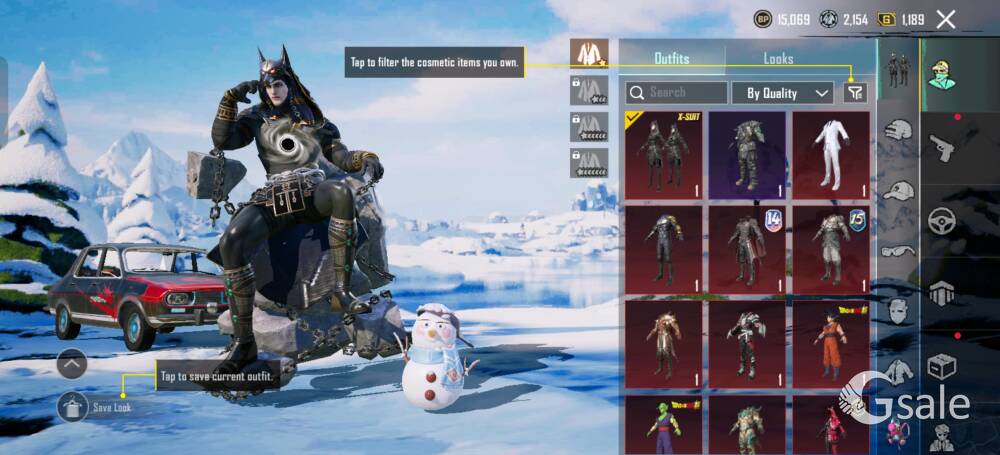Image resolution: width=1000 pixels, height=455 pixels.
Task: Switch to the pistol weapons section
Action: [x=942, y=148]
